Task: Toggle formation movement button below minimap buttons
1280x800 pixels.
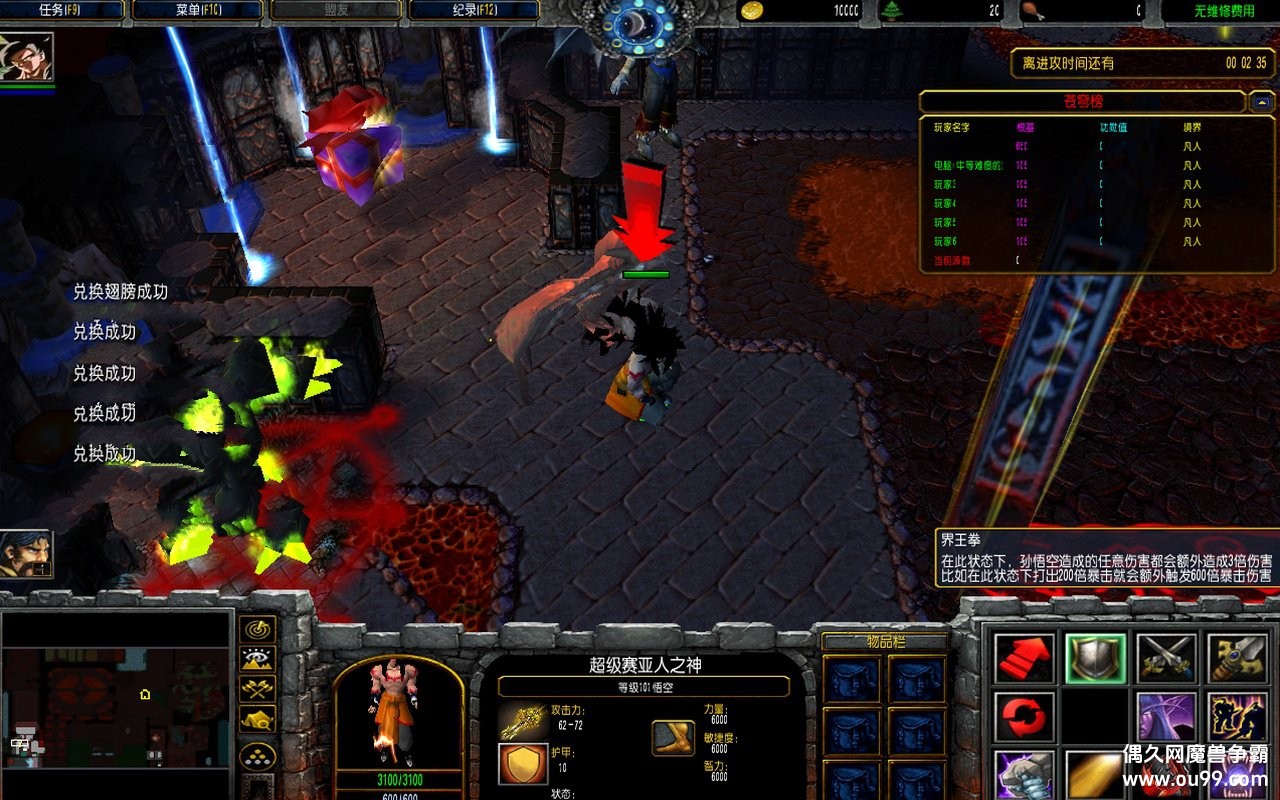Action: click(258, 757)
